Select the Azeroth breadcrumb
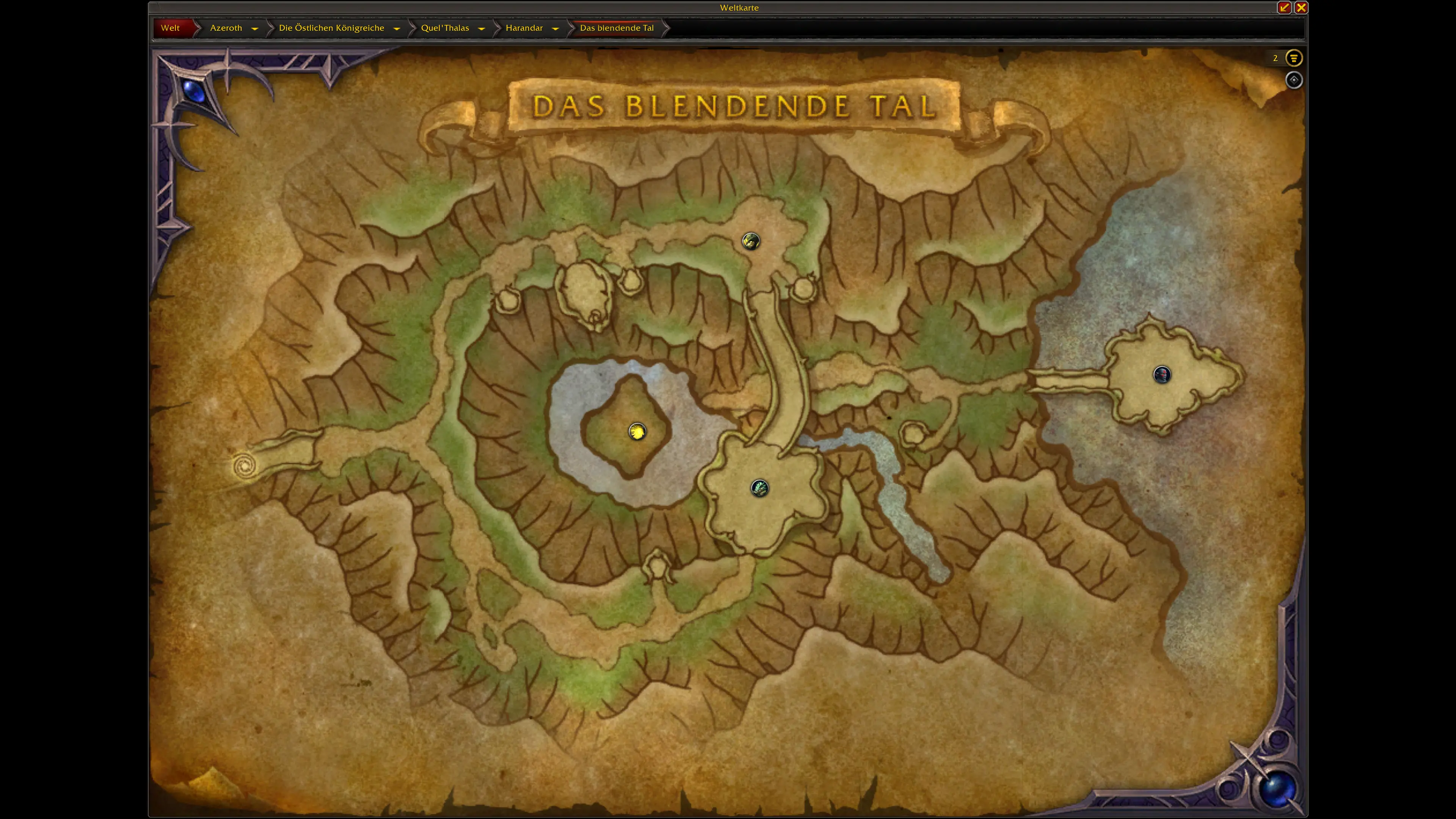 [x=226, y=28]
